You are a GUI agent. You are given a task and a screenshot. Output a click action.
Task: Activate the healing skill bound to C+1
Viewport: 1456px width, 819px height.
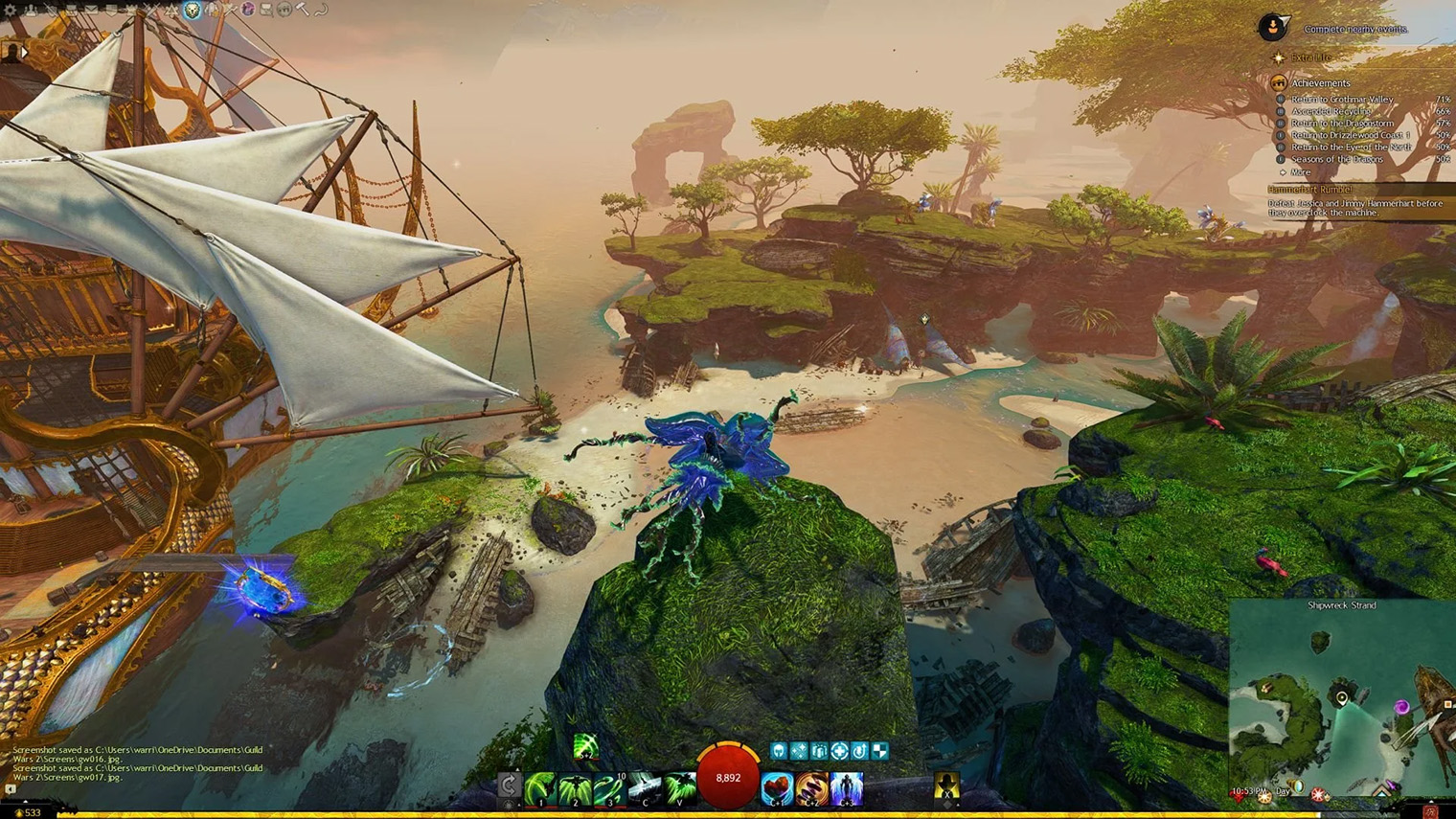click(778, 785)
